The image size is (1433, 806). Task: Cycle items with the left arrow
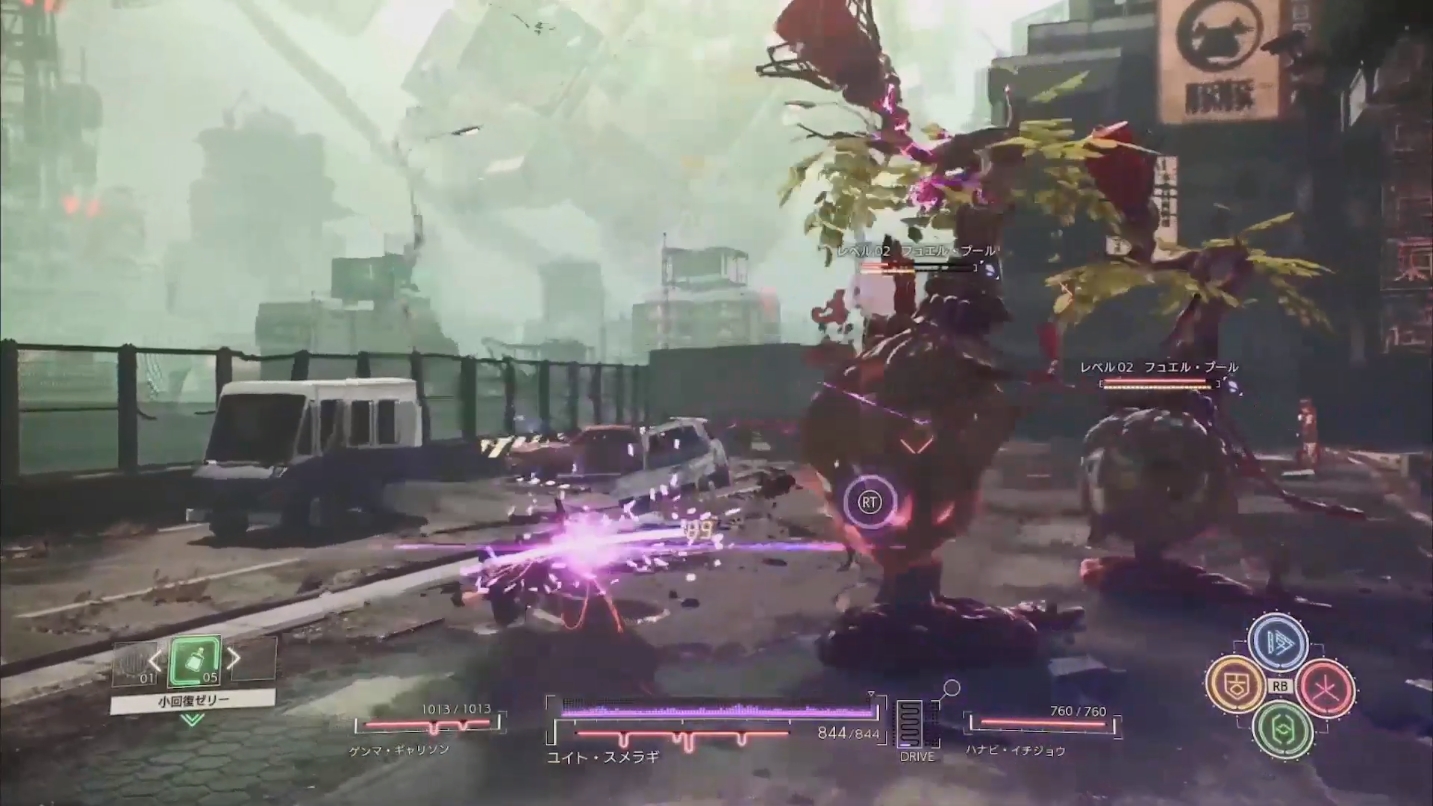coord(155,660)
